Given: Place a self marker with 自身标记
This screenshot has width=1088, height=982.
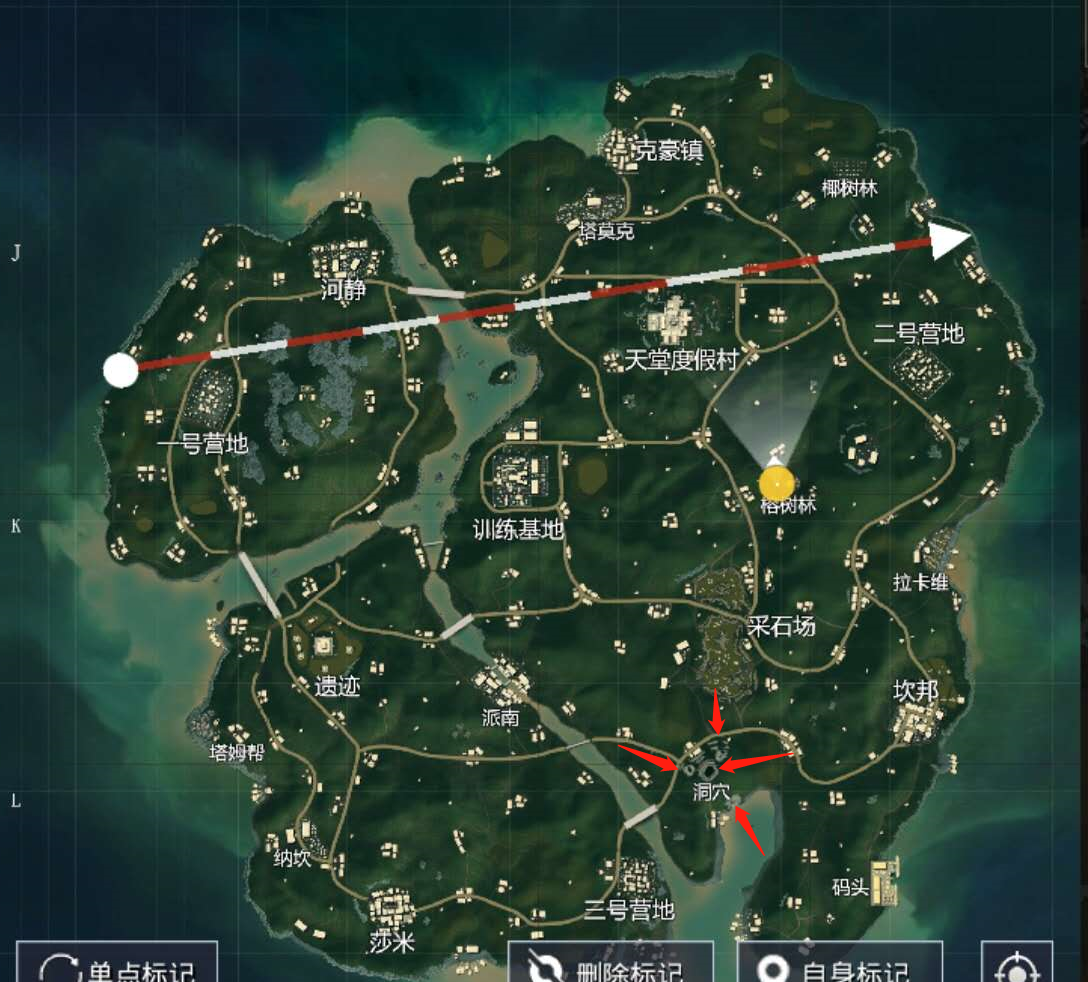Looking at the screenshot, I should click(x=839, y=965).
